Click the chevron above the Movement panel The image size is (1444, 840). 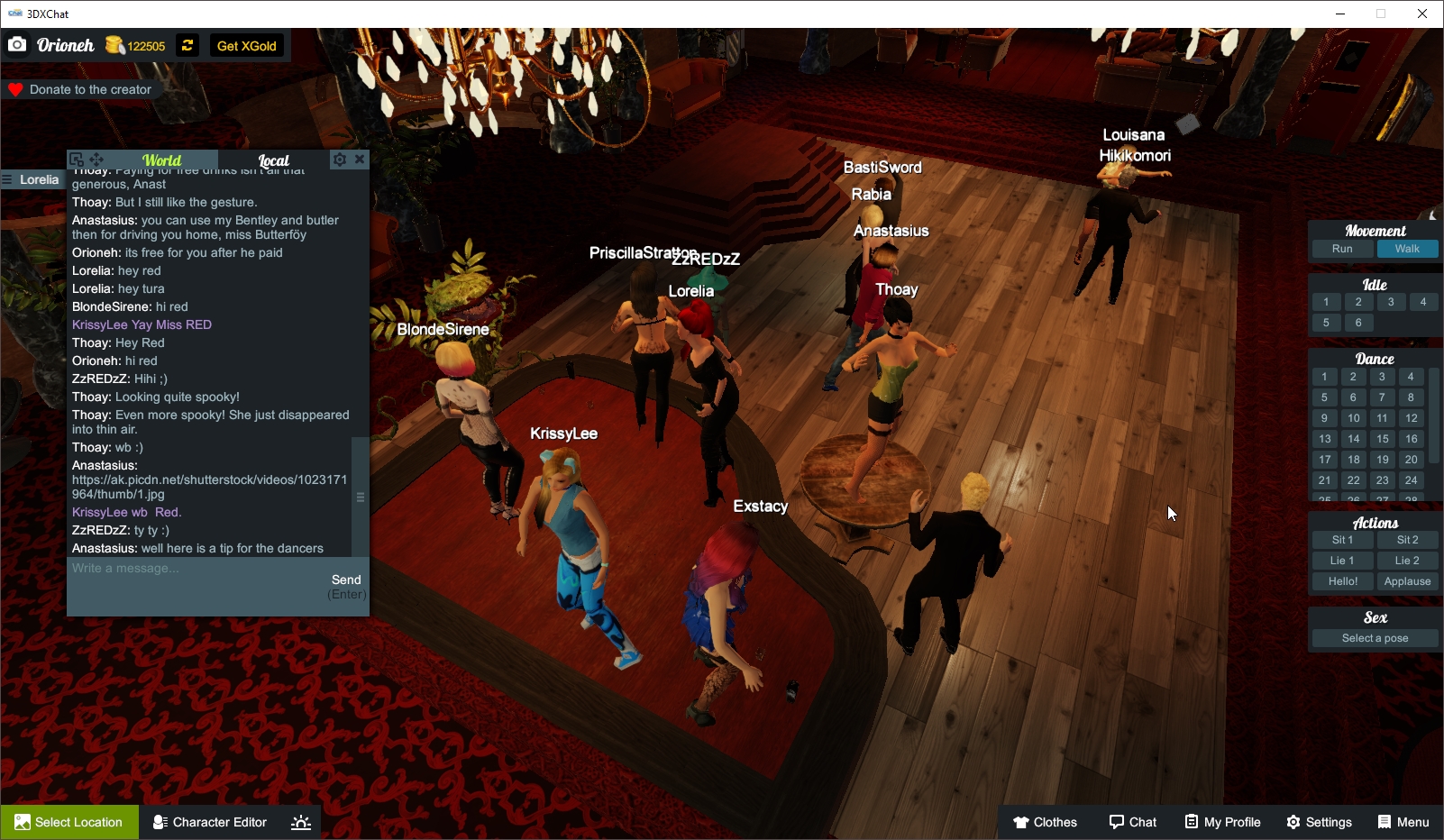(x=1431, y=215)
